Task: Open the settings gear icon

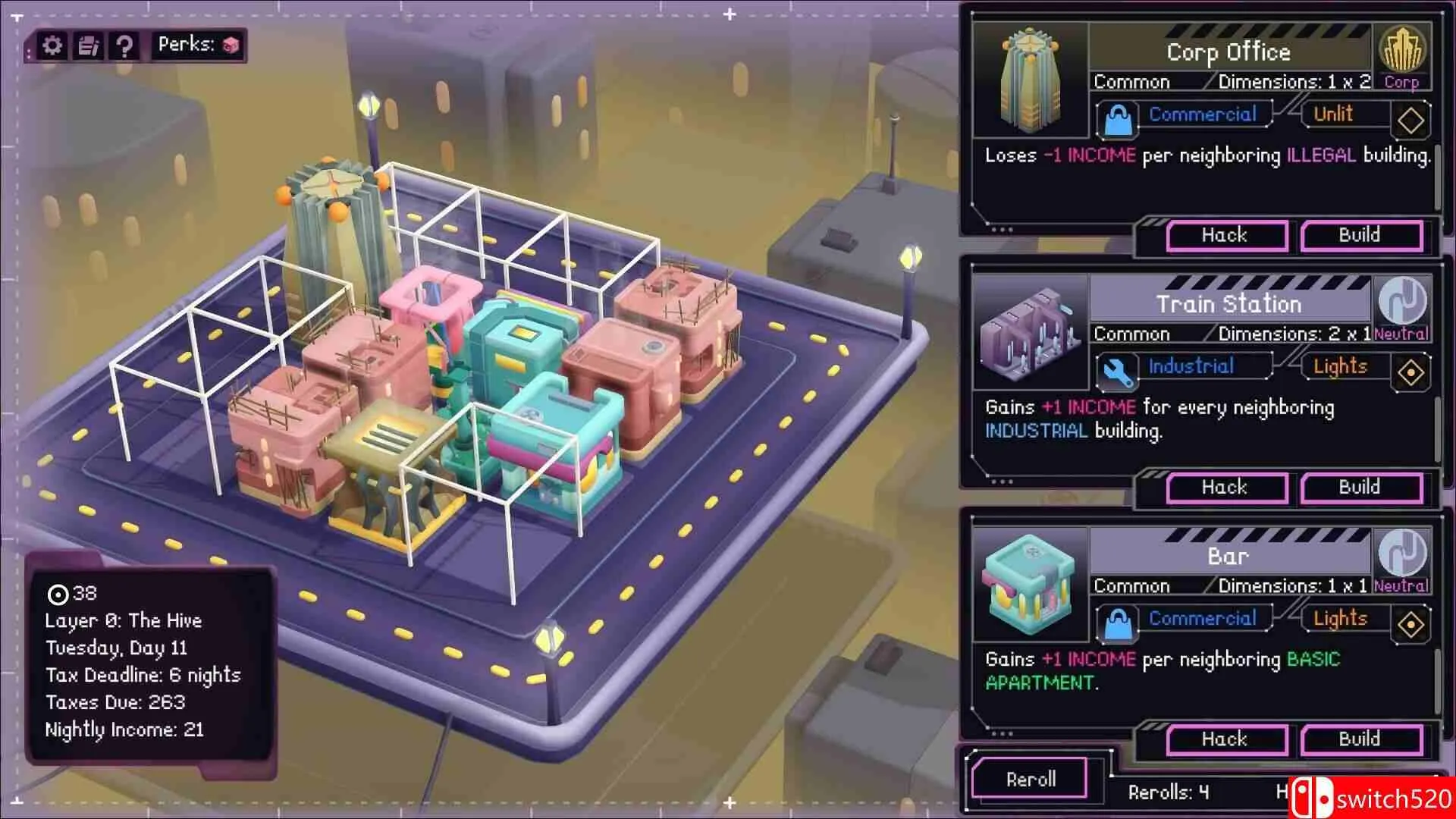Action: (51, 45)
